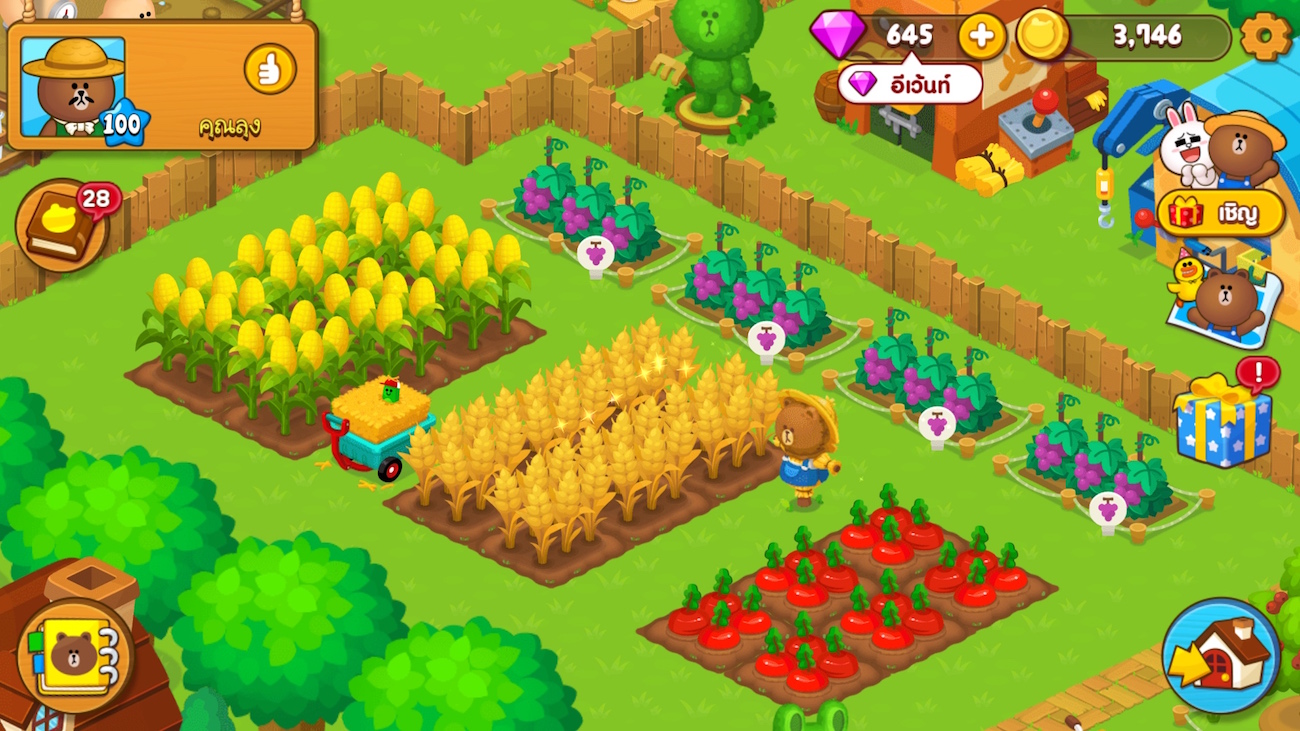Tap the เชิญ invite button

(x=1221, y=213)
